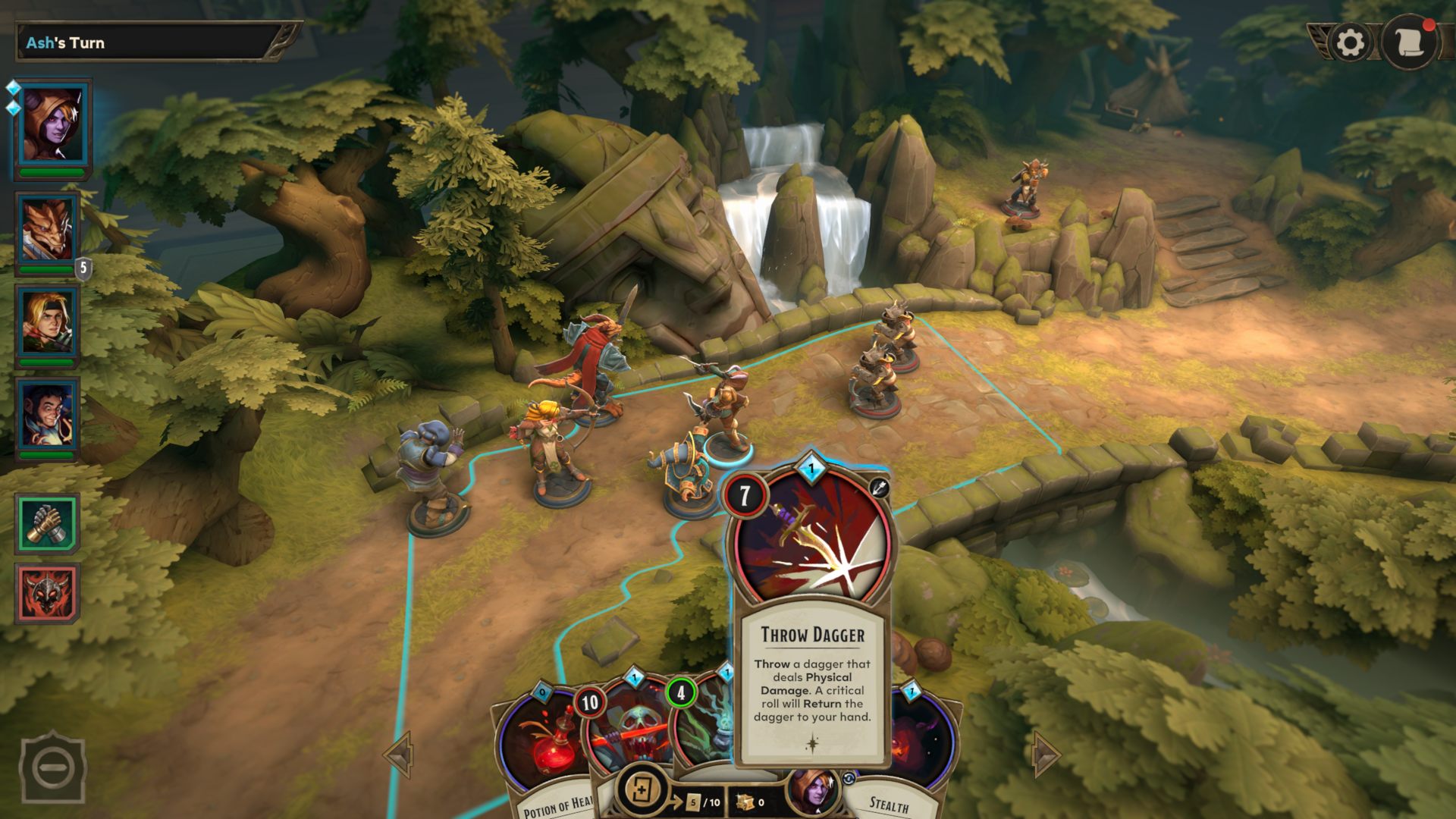Select the dark-haired grinning hero portrait
The width and height of the screenshot is (1456, 819).
pos(48,415)
